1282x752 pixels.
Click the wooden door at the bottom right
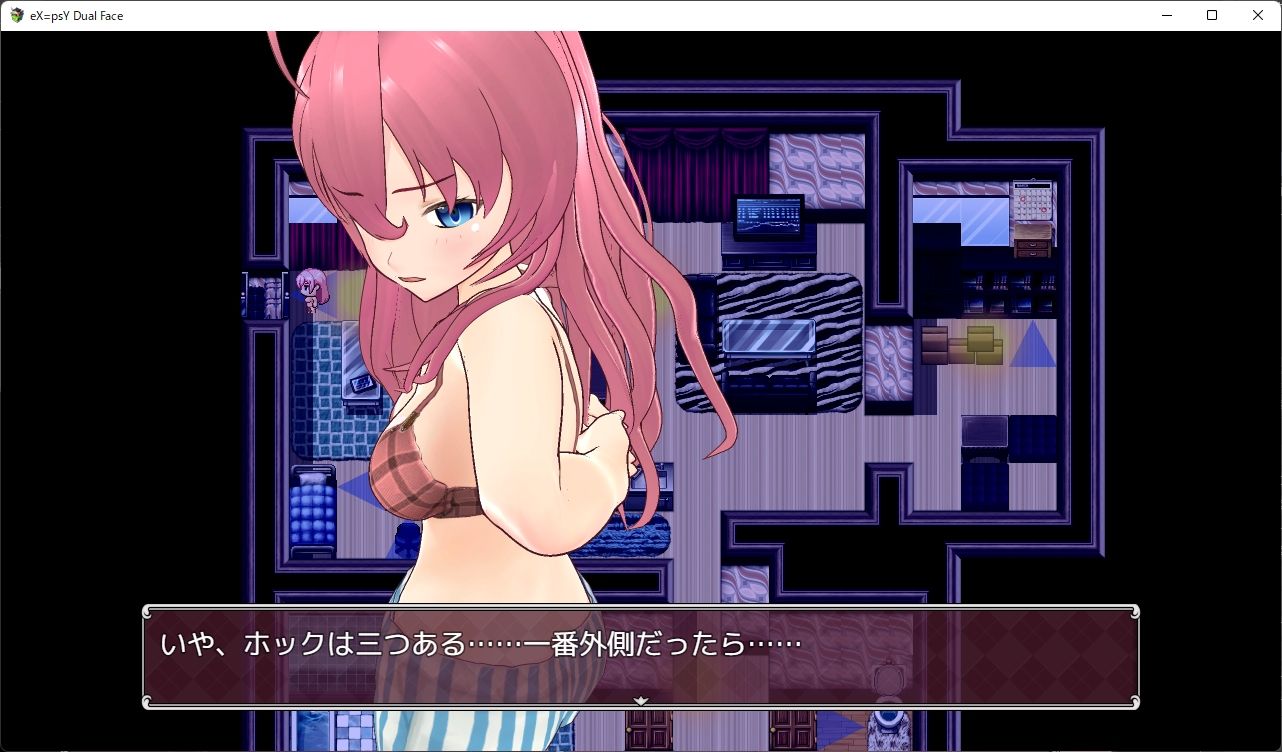coord(794,730)
